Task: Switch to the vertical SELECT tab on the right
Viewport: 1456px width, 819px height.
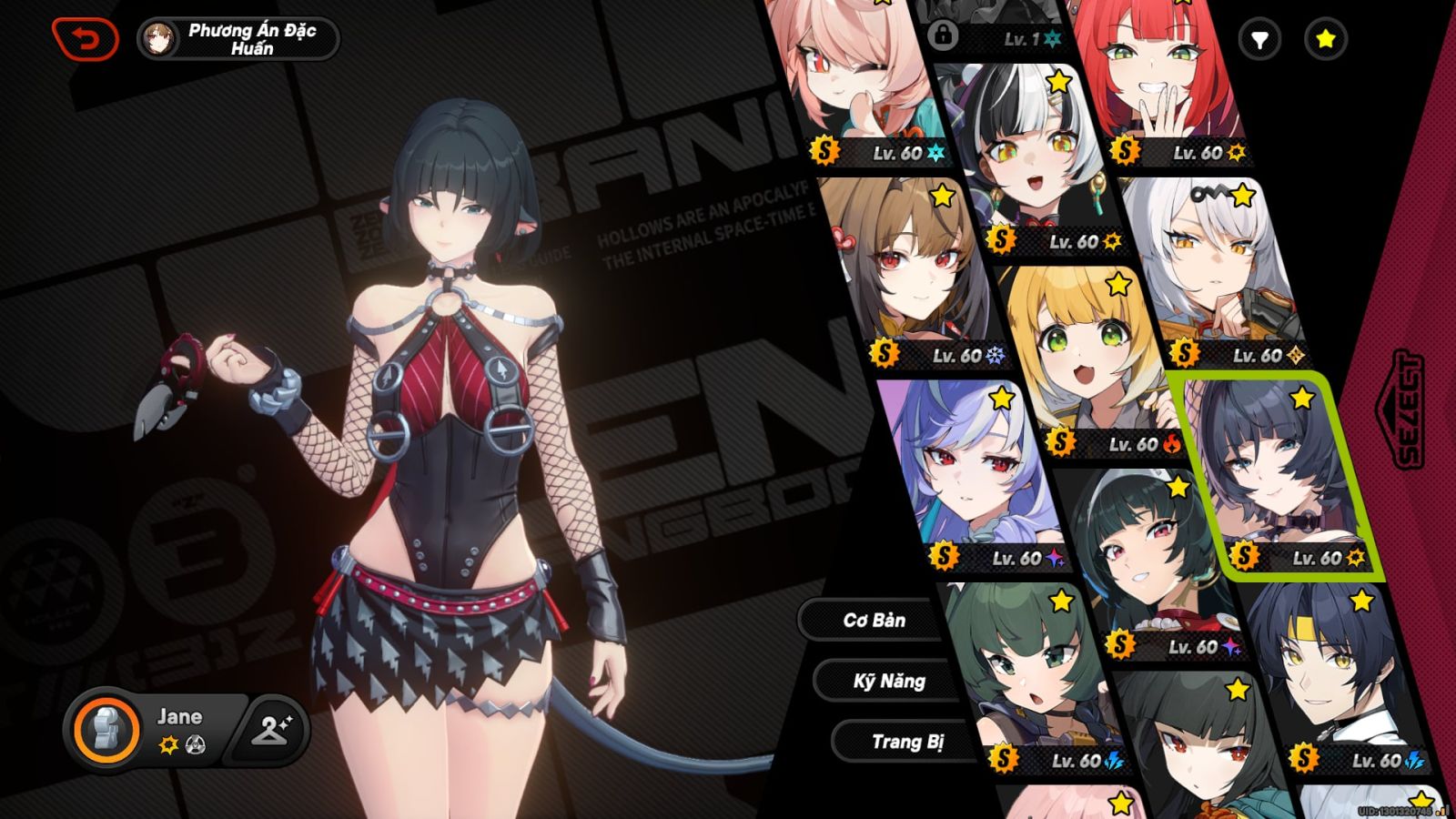Action: click(x=1409, y=408)
